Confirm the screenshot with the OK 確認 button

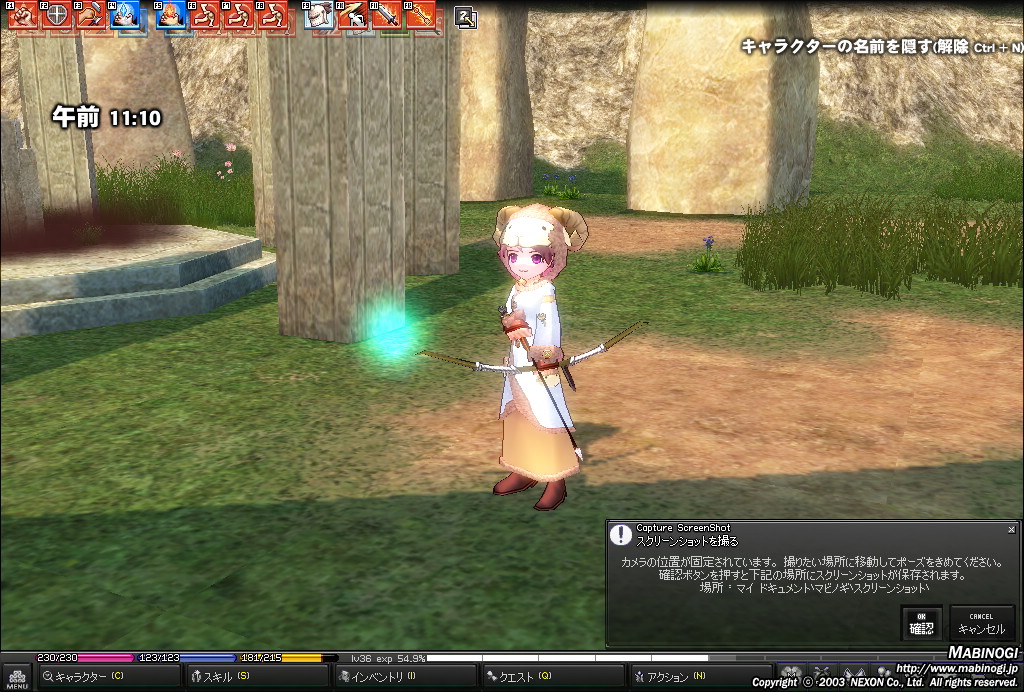921,623
